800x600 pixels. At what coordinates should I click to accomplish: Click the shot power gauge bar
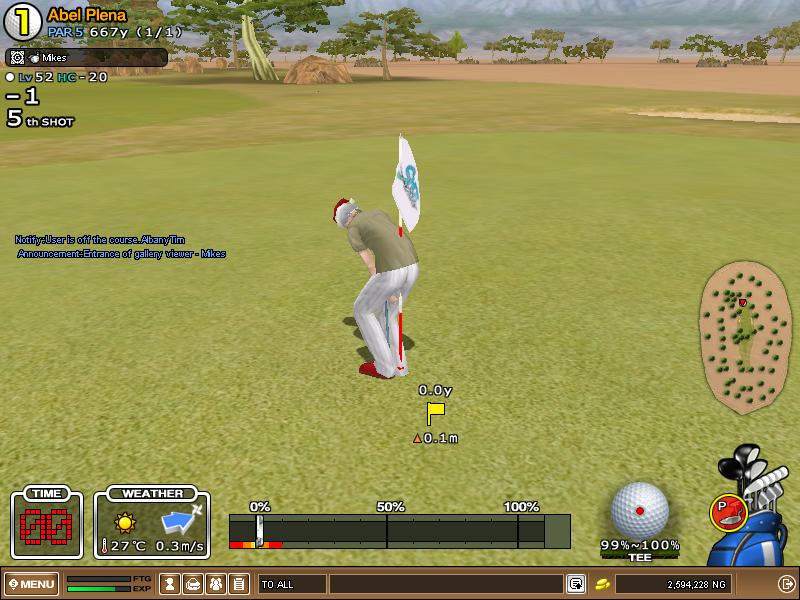pos(399,530)
